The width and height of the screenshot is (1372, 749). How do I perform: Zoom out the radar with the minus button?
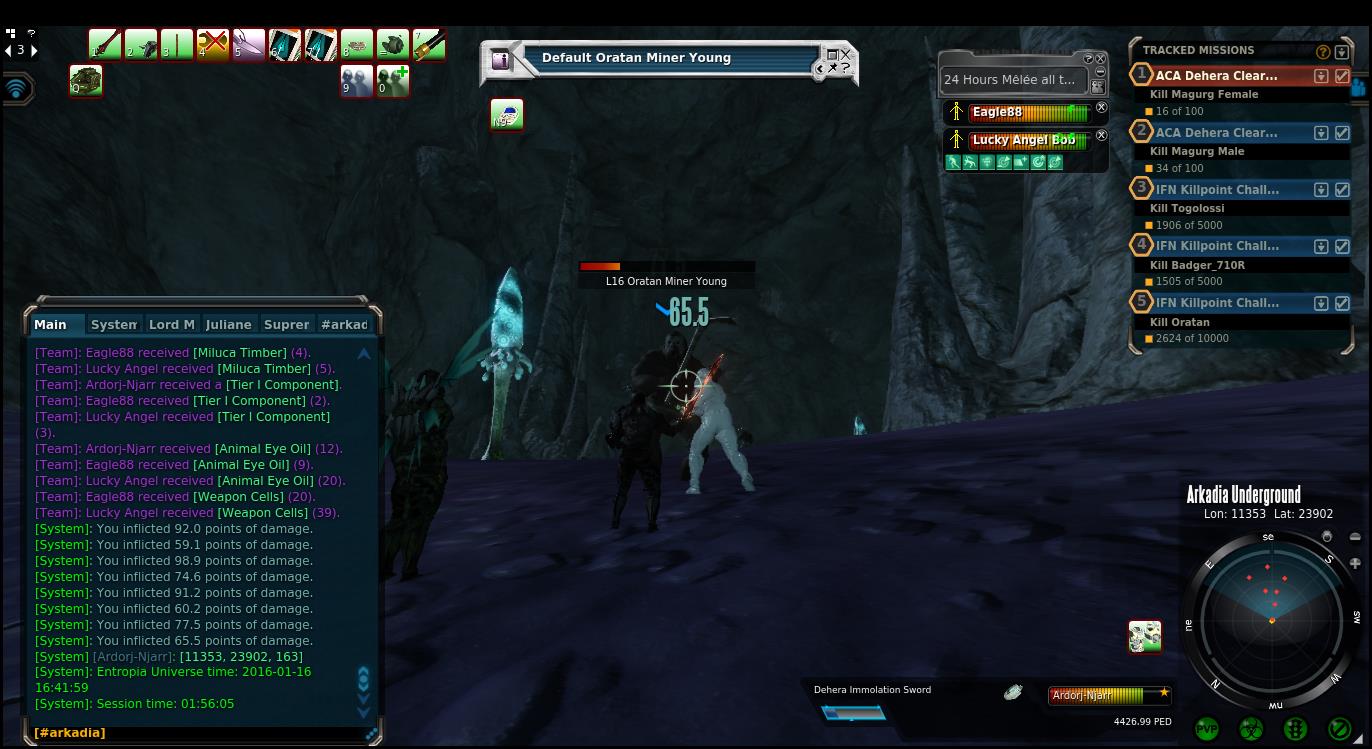pos(1355,537)
